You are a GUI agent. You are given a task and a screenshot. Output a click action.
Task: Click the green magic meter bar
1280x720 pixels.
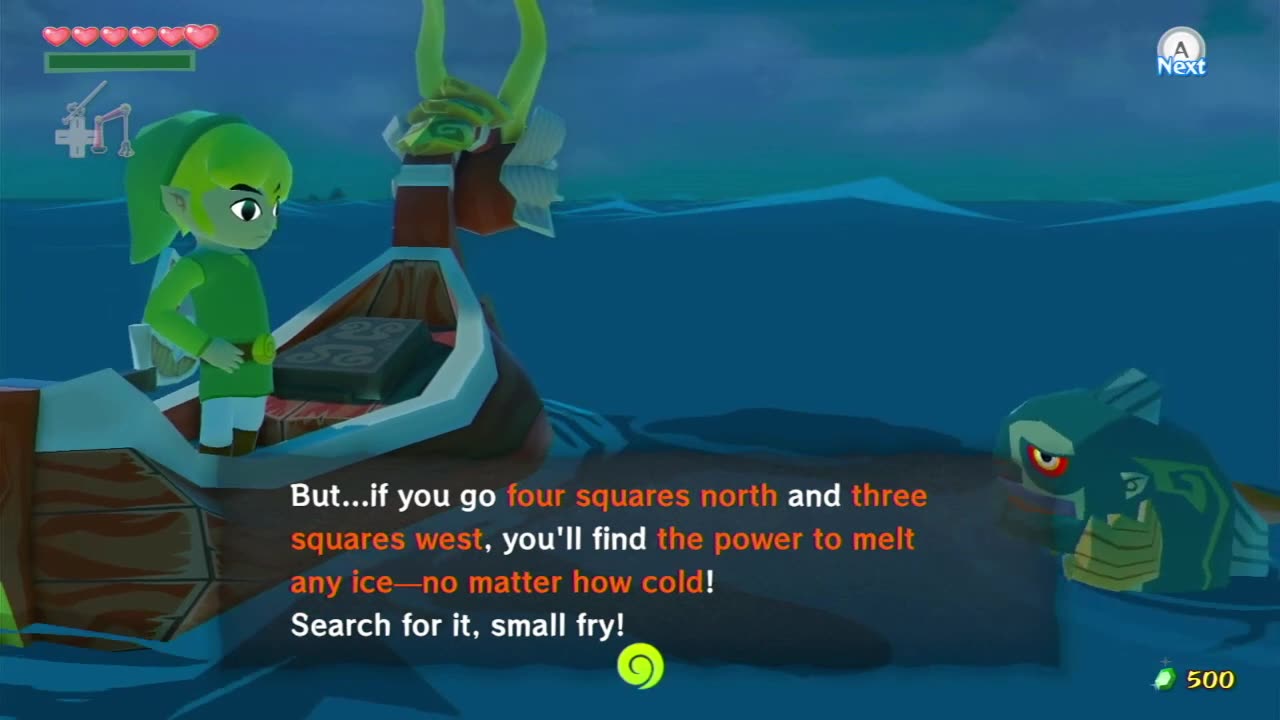click(x=120, y=60)
